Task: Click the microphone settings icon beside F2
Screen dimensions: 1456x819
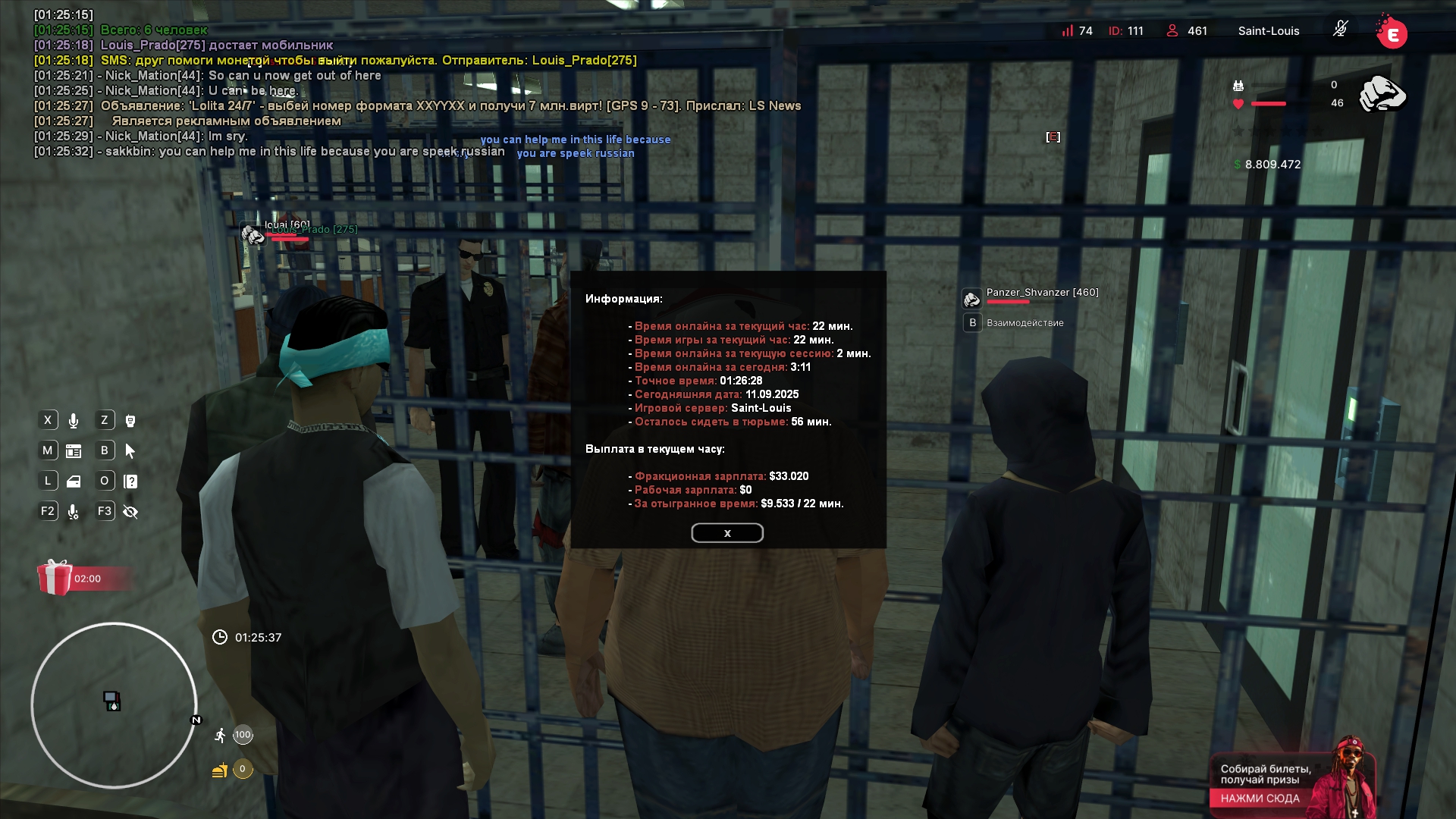Action: (74, 512)
